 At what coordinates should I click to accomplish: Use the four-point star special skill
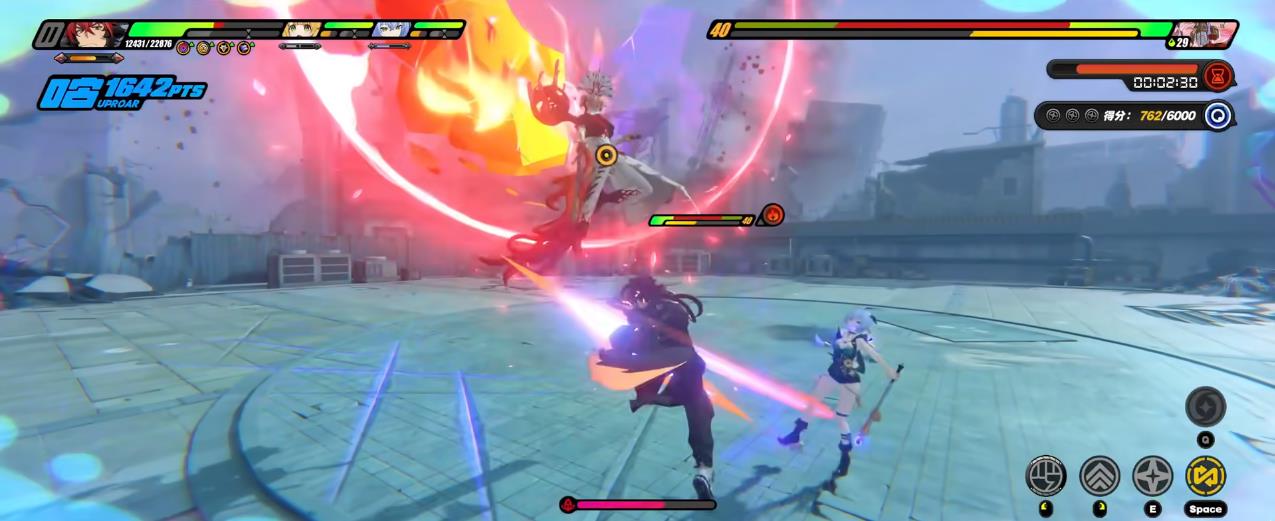[x=1152, y=476]
